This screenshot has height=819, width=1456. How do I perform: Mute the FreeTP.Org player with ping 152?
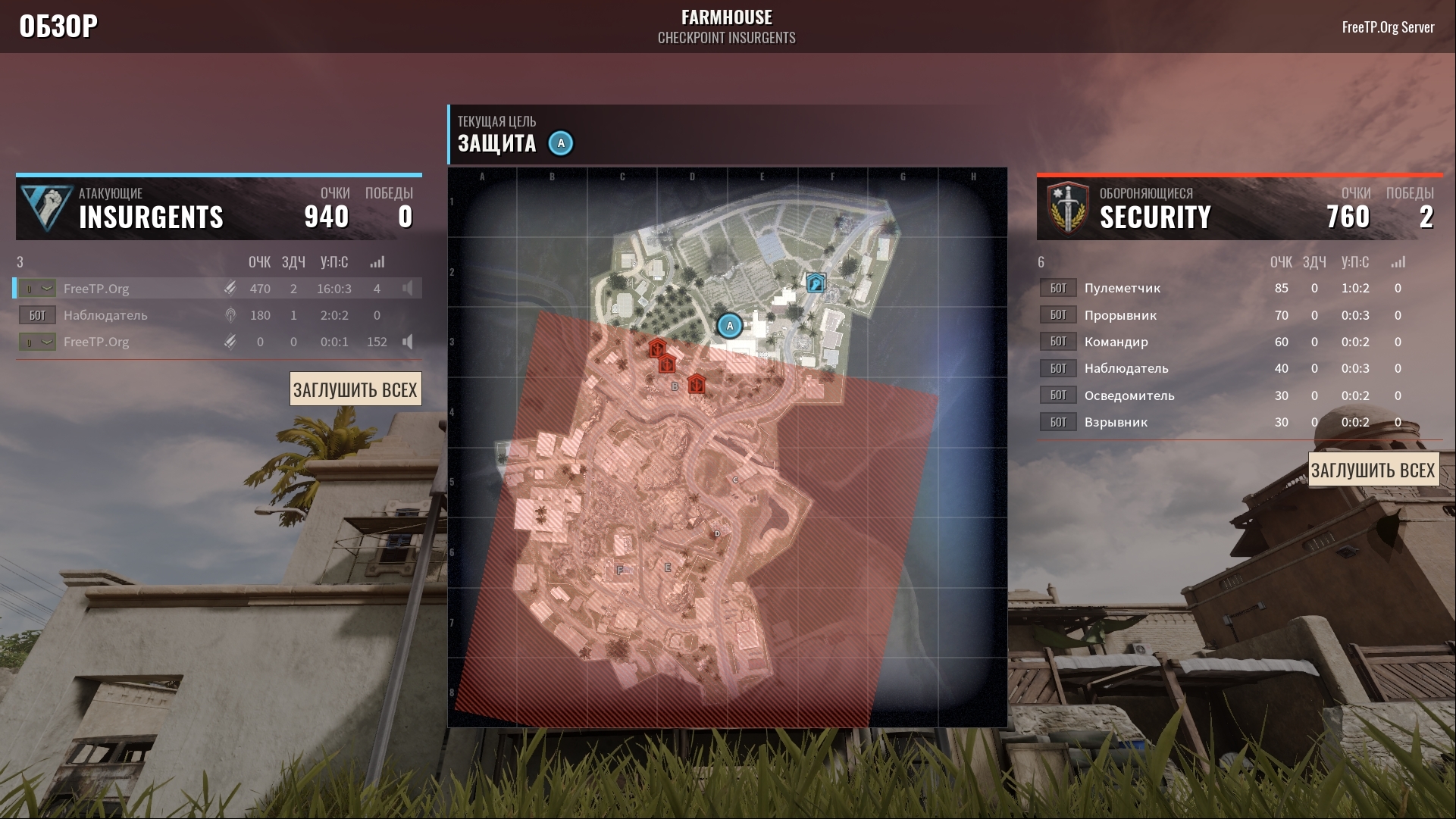coord(408,342)
